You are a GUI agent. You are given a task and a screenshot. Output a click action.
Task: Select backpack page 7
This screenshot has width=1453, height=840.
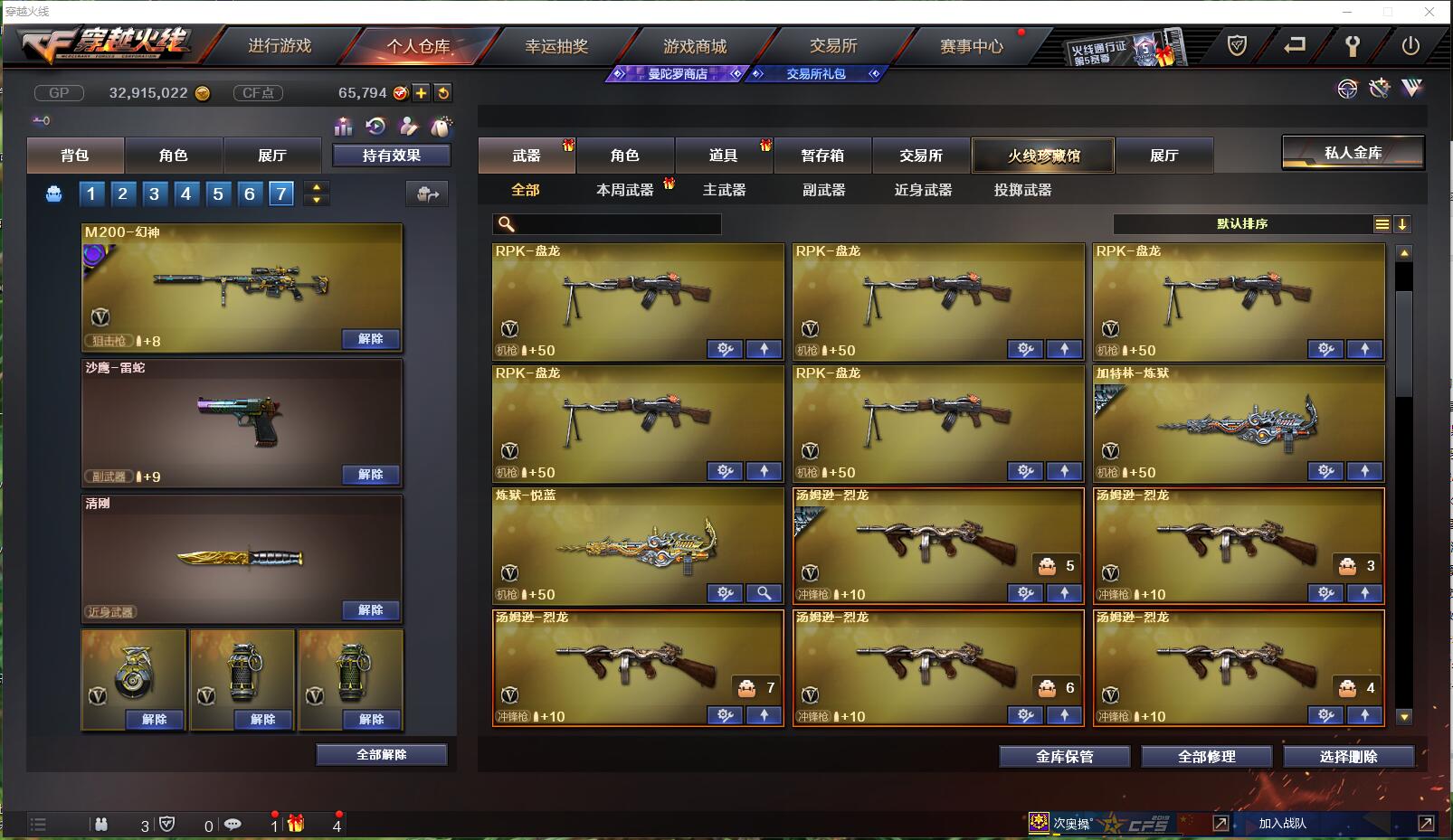[281, 193]
